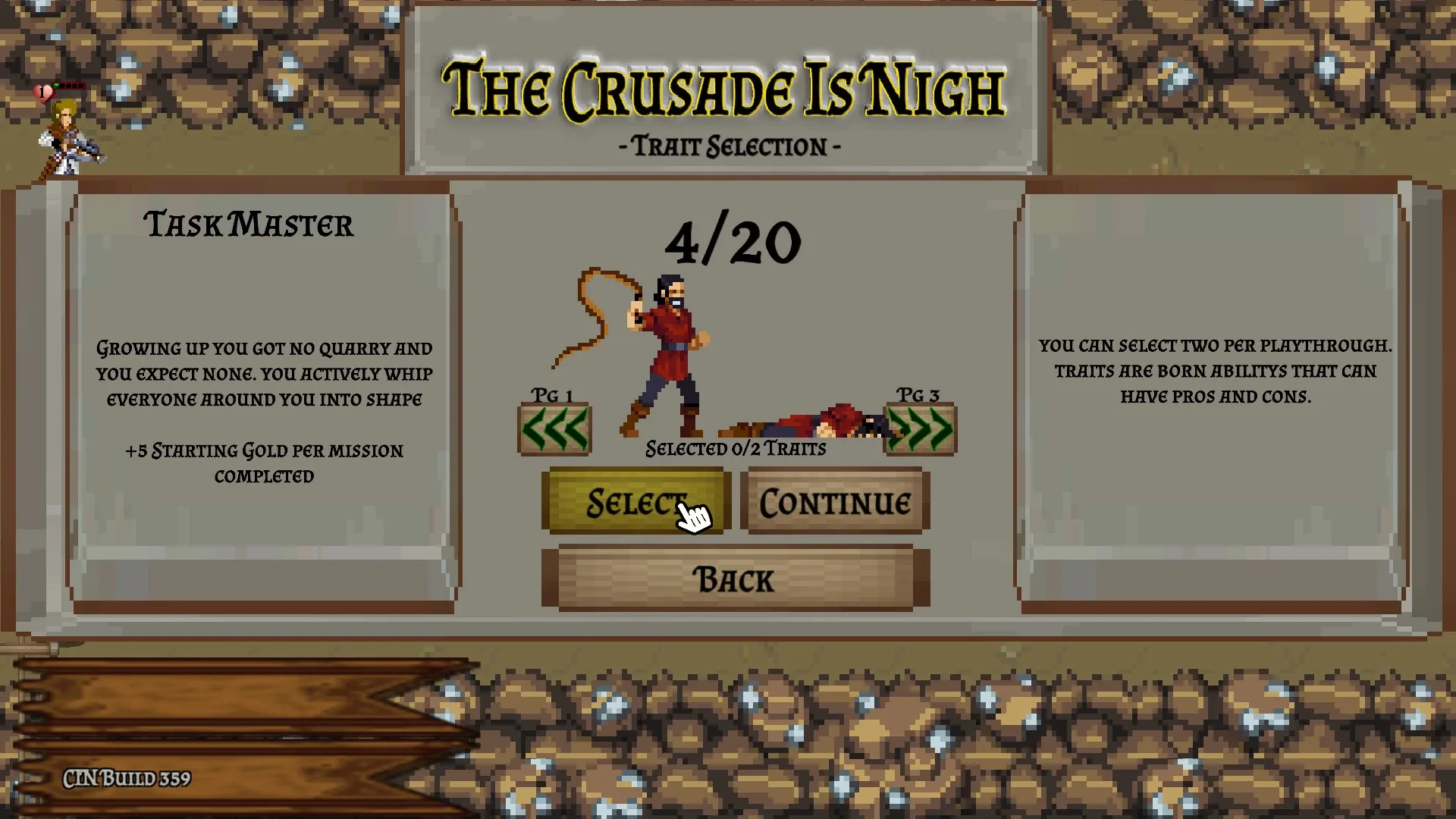This screenshot has width=1456, height=819.
Task: Click the green Pg 3 forward arrows
Action: pyautogui.click(x=918, y=427)
